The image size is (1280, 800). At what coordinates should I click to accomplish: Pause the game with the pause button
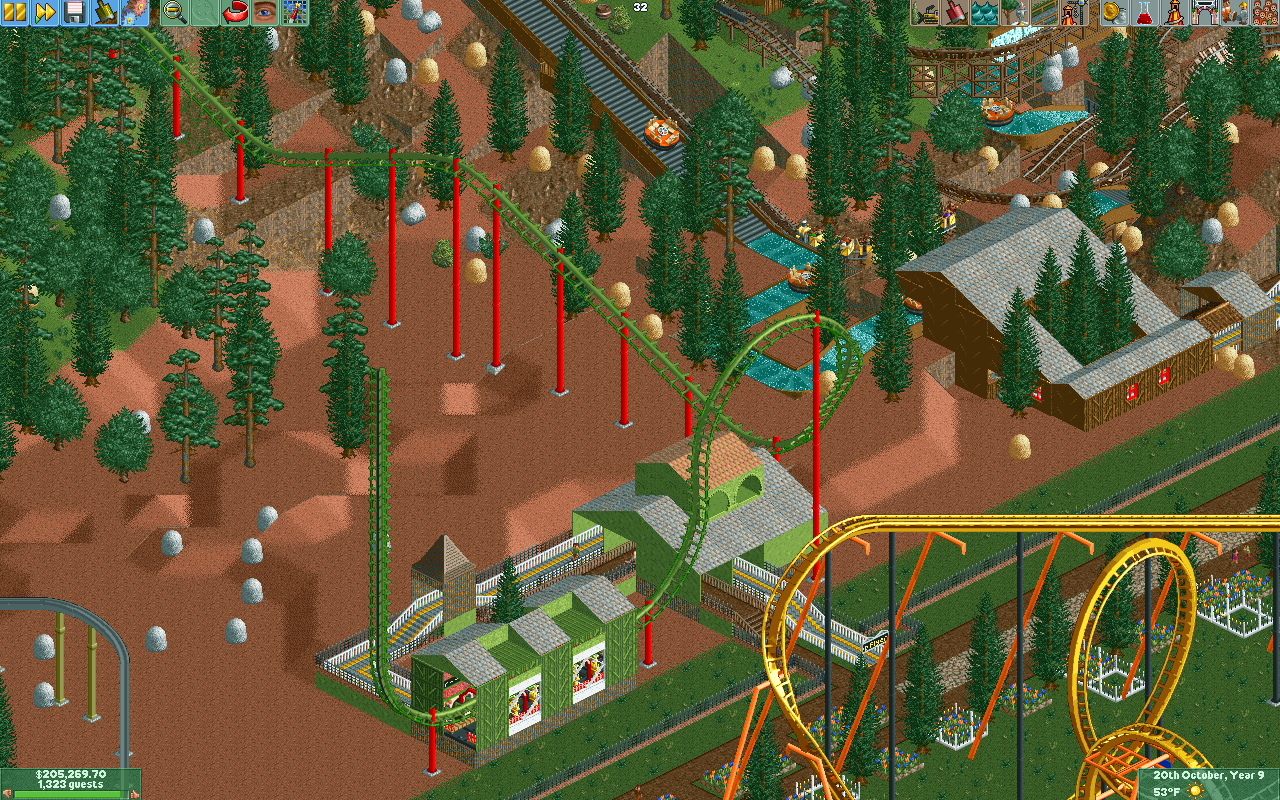[15, 13]
